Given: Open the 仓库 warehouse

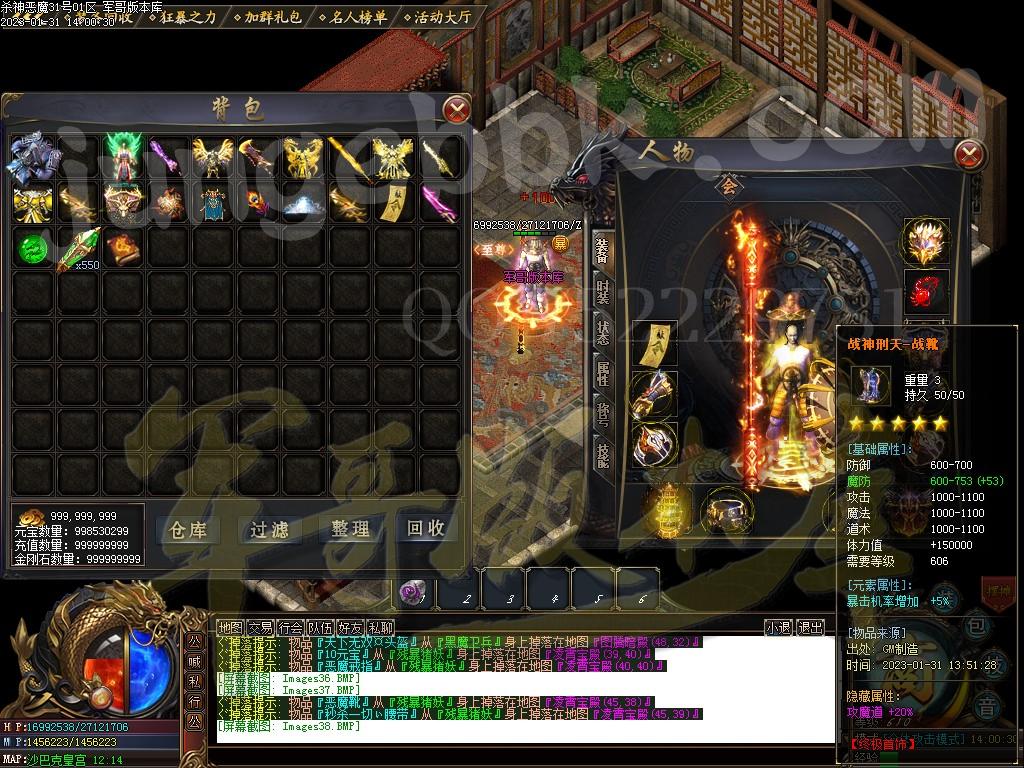Looking at the screenshot, I should [x=190, y=529].
